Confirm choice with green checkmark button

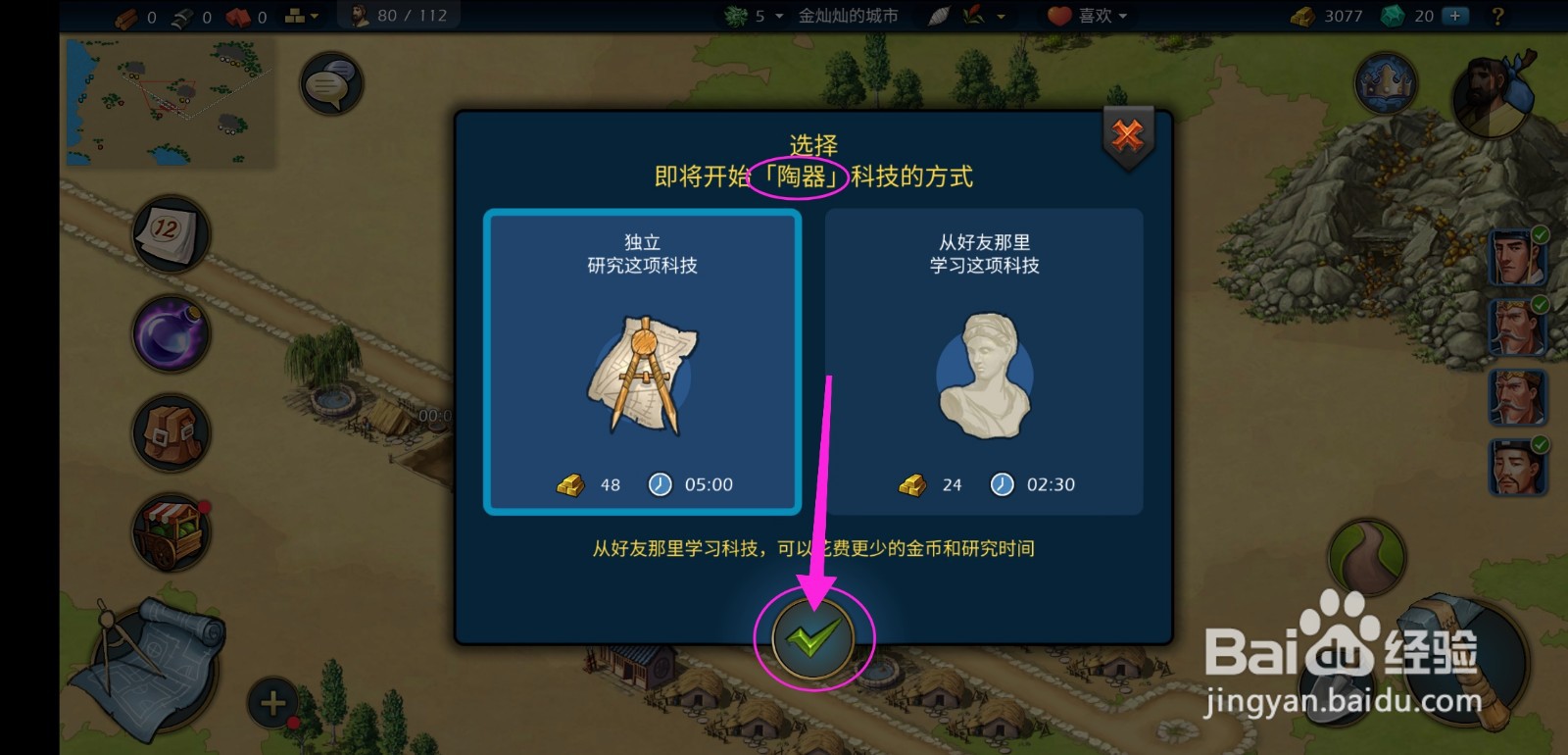tap(811, 636)
